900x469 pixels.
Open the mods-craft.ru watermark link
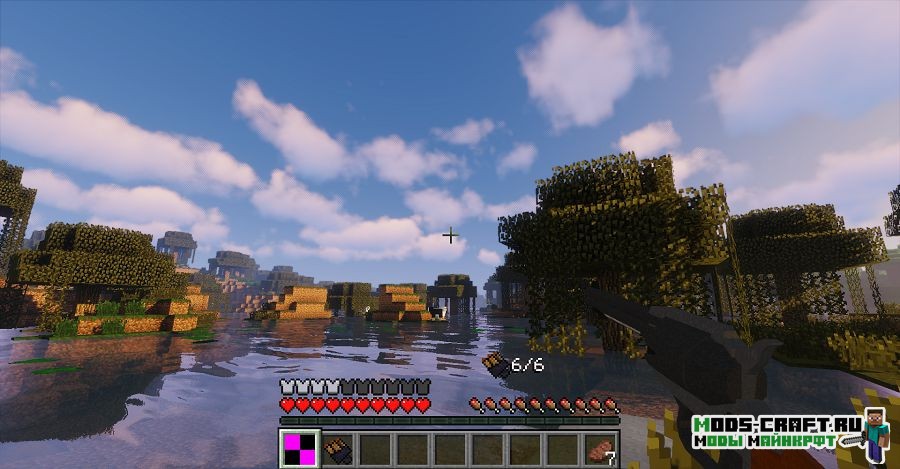coord(776,432)
